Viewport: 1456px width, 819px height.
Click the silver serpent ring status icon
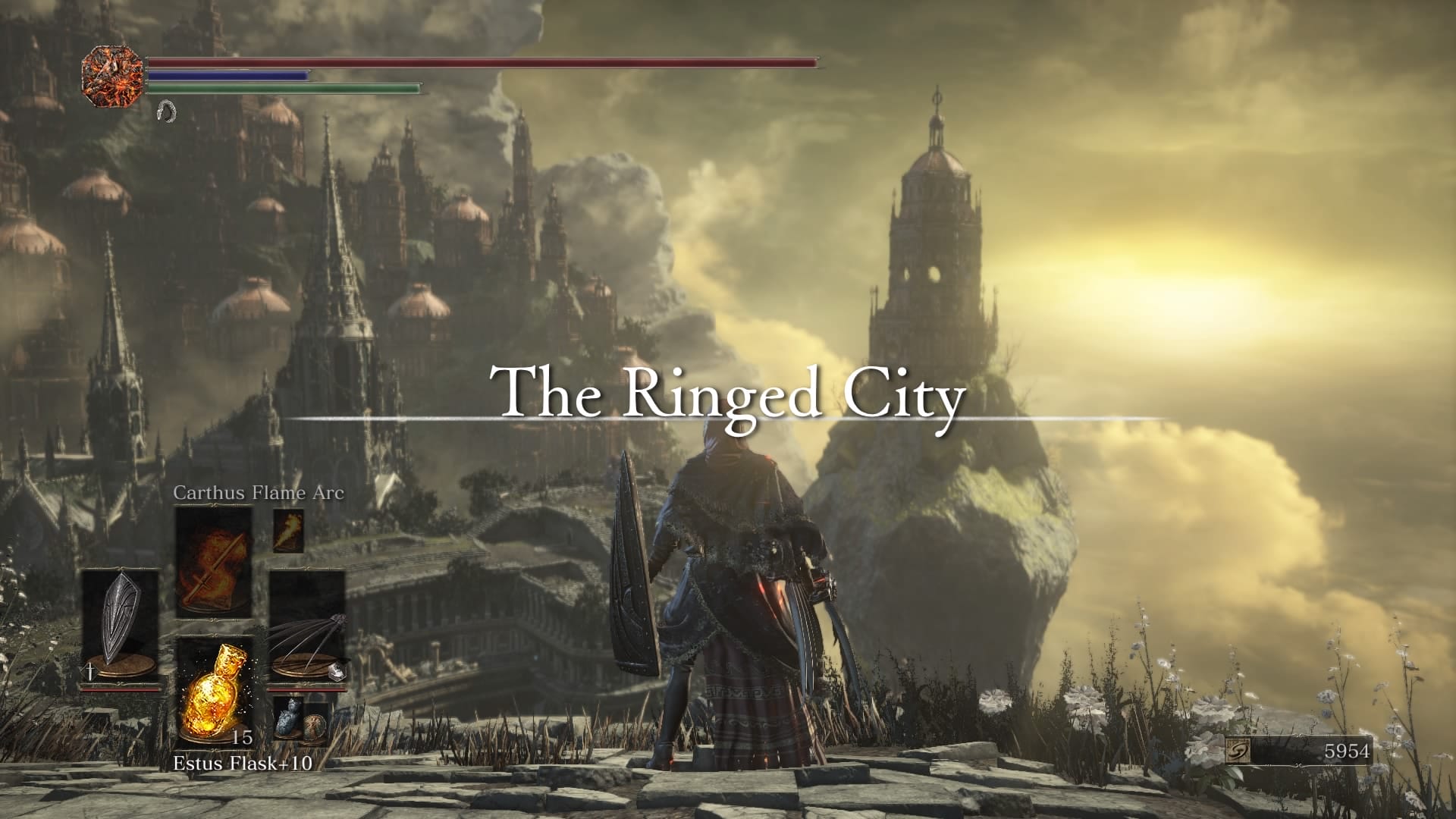pos(165,111)
